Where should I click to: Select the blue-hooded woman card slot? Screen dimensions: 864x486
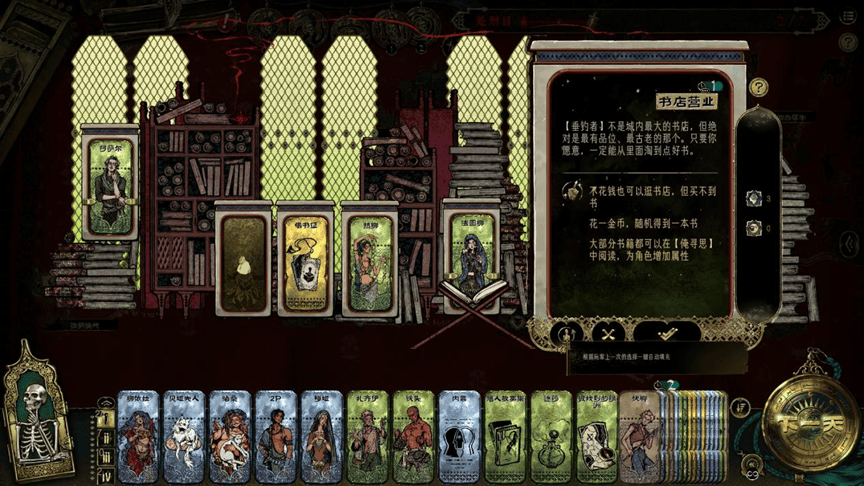point(470,258)
